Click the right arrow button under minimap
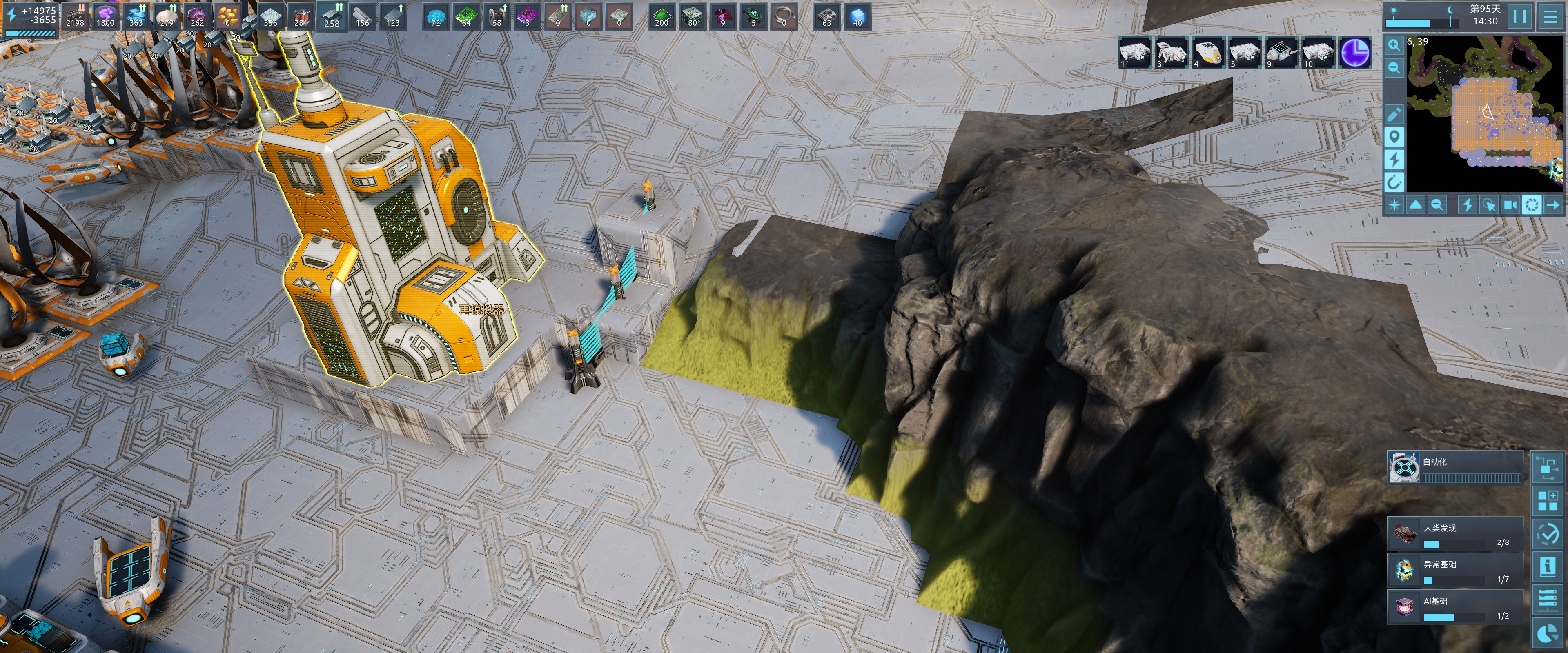Viewport: 1568px width, 653px height. point(1553,204)
